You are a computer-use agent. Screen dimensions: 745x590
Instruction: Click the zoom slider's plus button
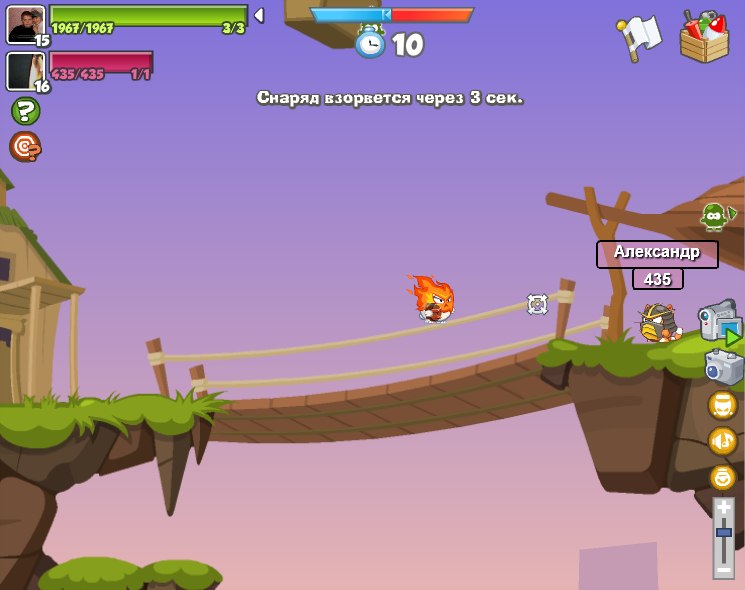(x=723, y=508)
